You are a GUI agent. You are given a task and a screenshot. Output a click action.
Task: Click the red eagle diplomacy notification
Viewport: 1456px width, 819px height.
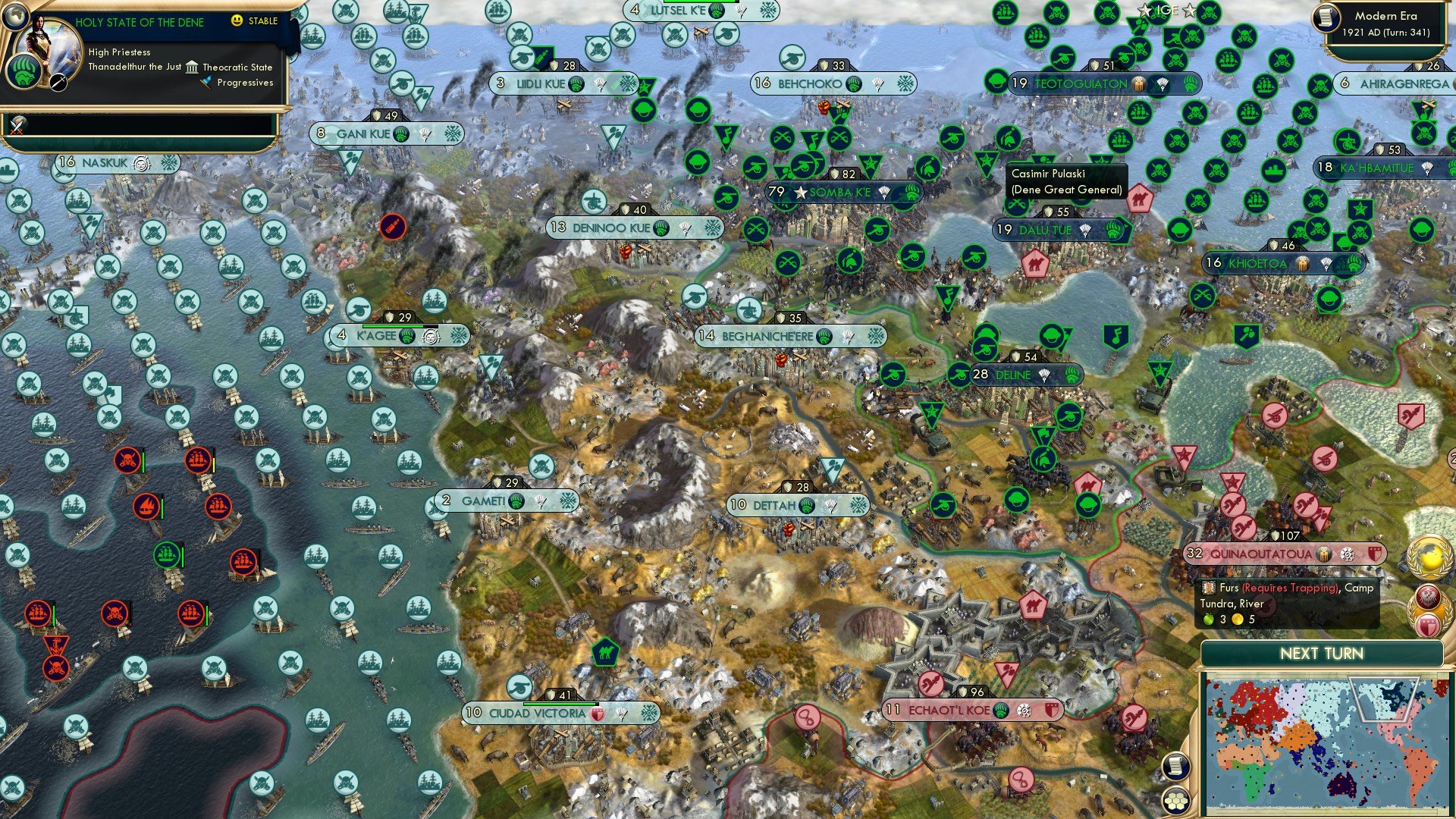click(x=1428, y=598)
